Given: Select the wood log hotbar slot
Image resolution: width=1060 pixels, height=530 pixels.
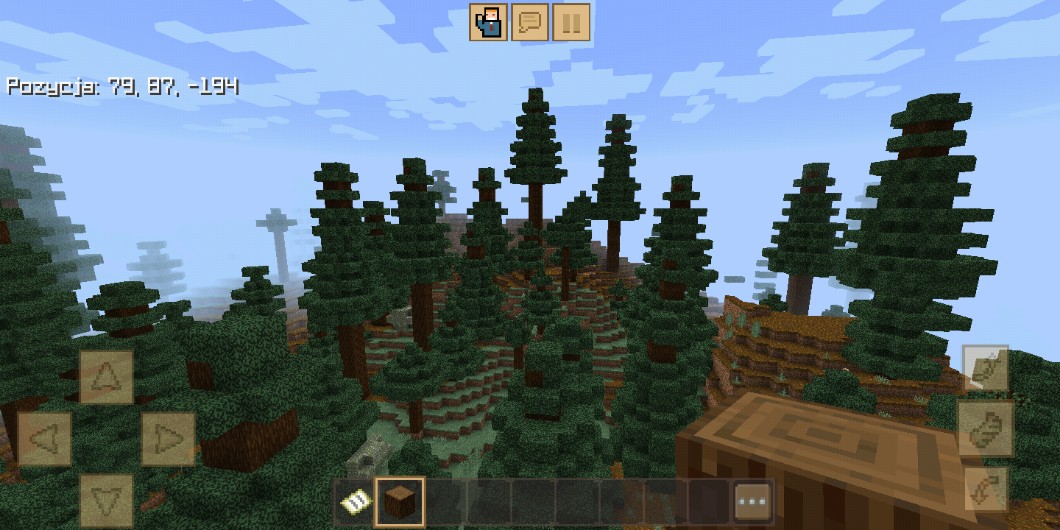Looking at the screenshot, I should click(x=399, y=502).
